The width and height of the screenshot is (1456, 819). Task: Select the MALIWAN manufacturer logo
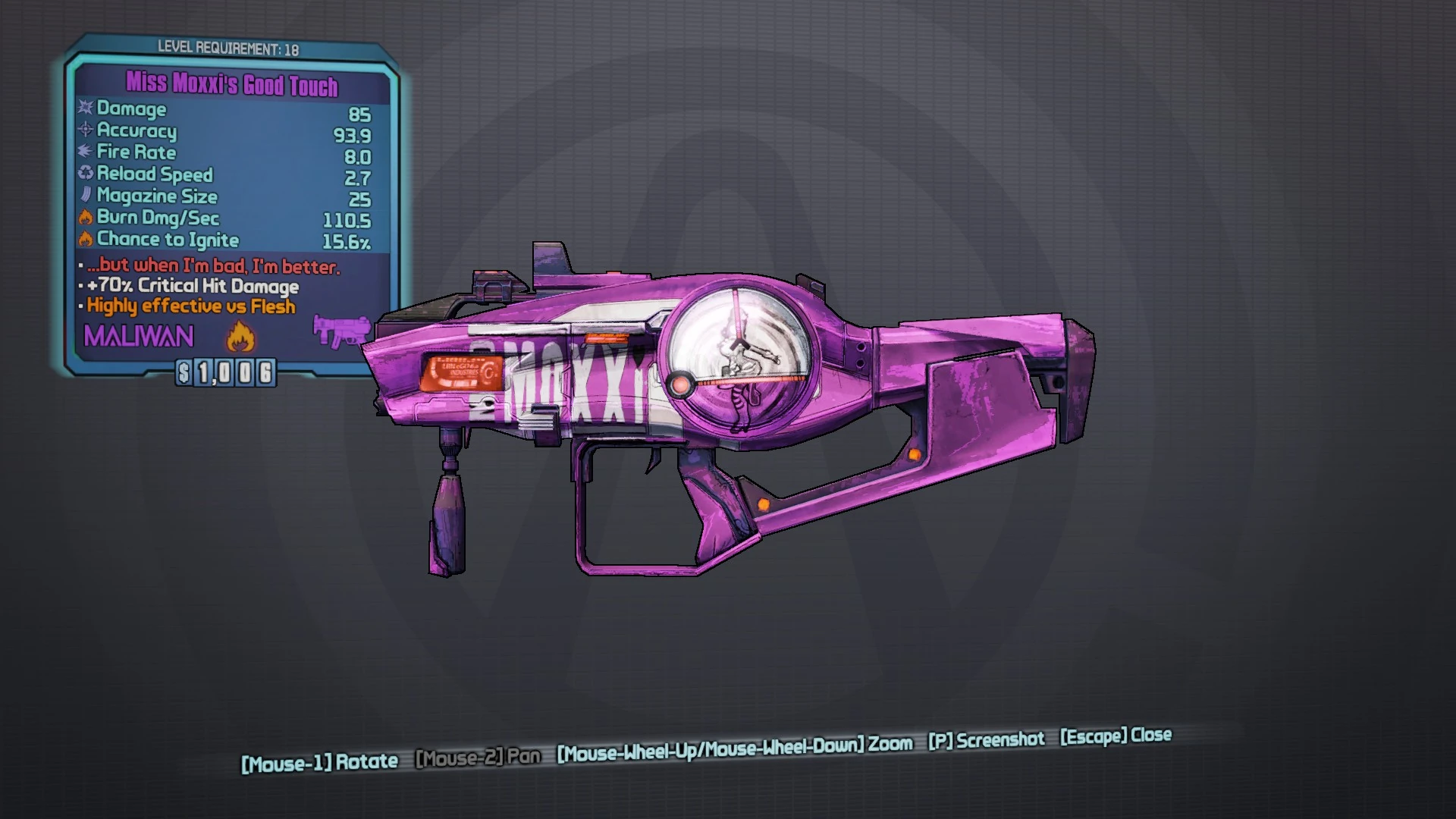pyautogui.click(x=137, y=336)
